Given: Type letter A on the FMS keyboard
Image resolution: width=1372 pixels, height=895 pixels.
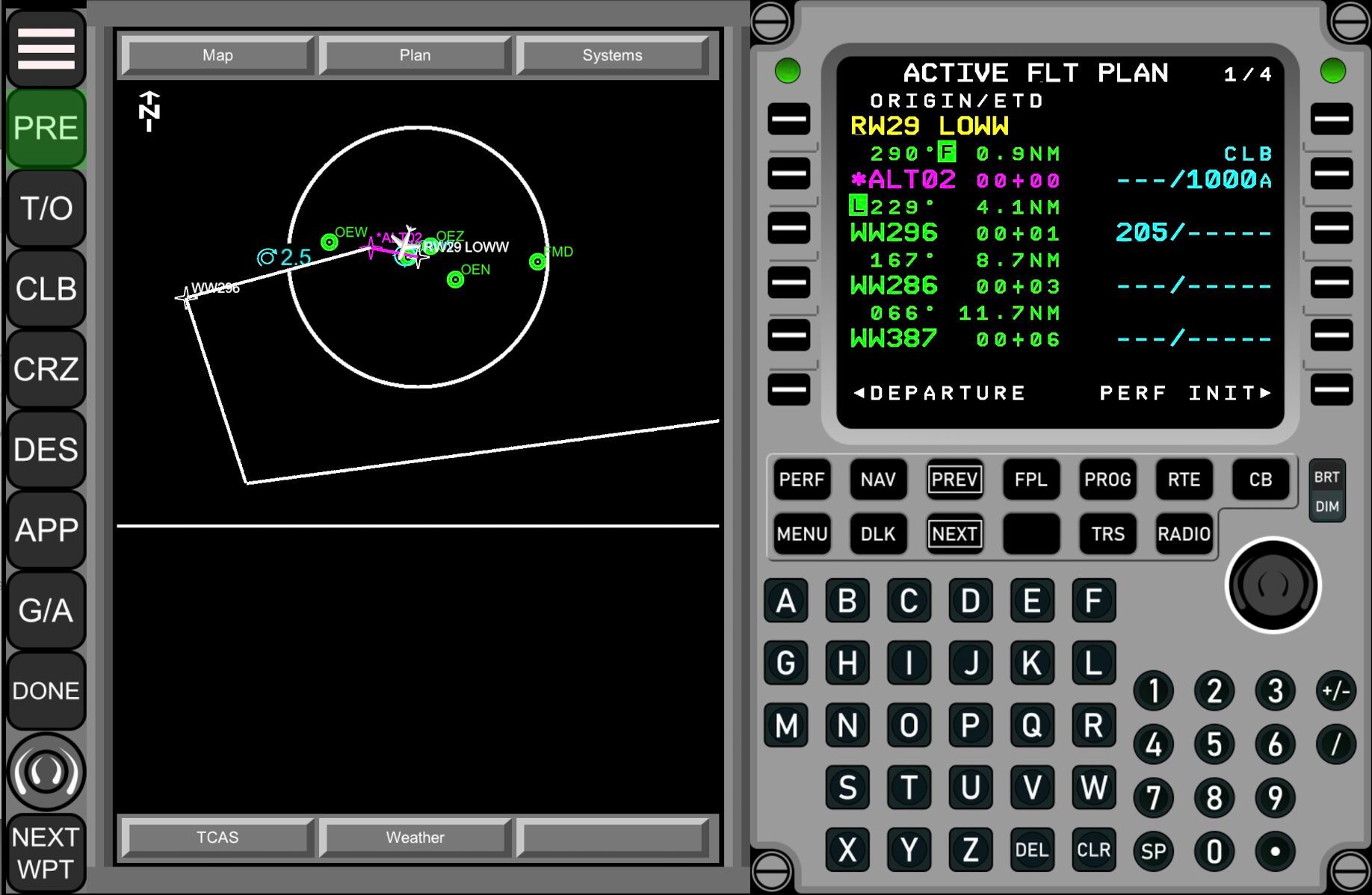Looking at the screenshot, I should tap(785, 601).
